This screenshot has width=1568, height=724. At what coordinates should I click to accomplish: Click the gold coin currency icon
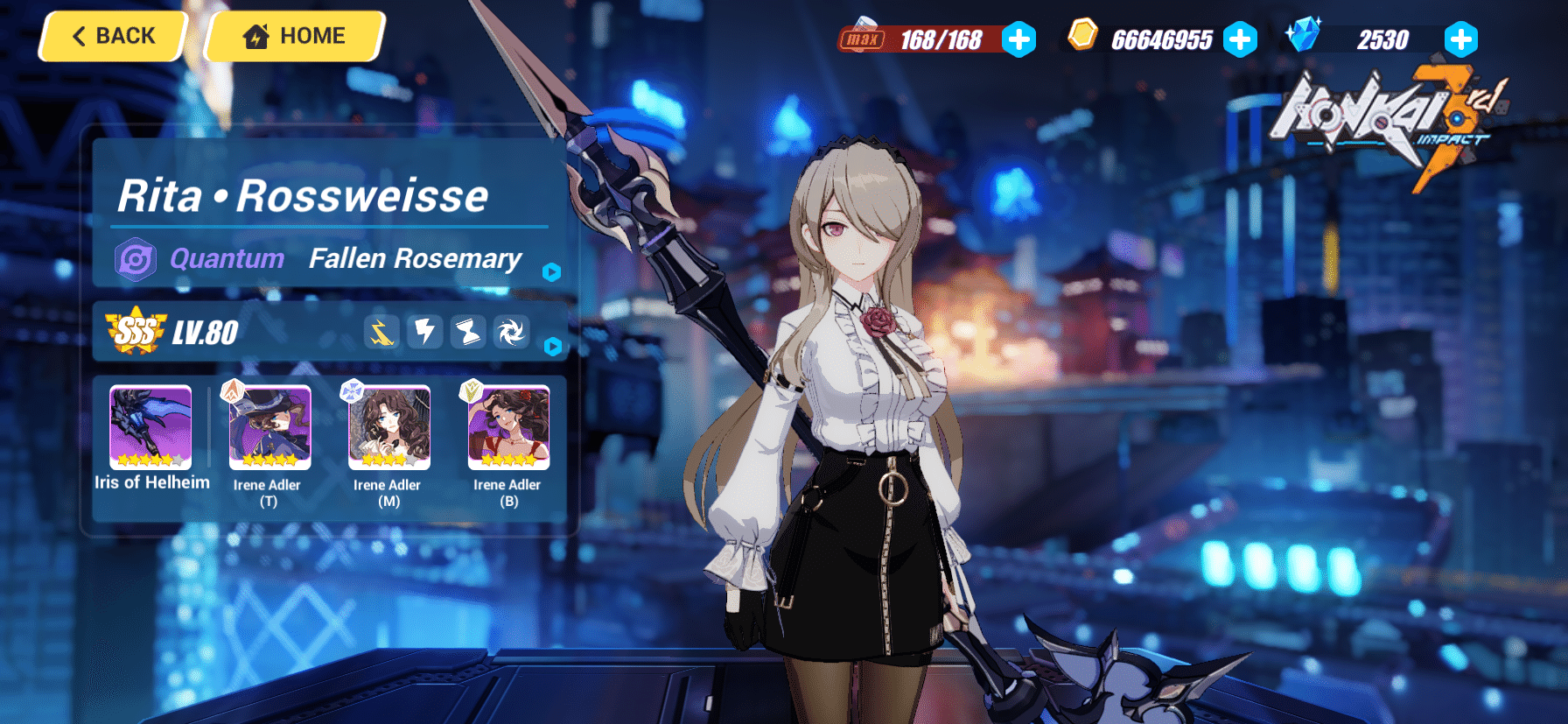click(1082, 35)
